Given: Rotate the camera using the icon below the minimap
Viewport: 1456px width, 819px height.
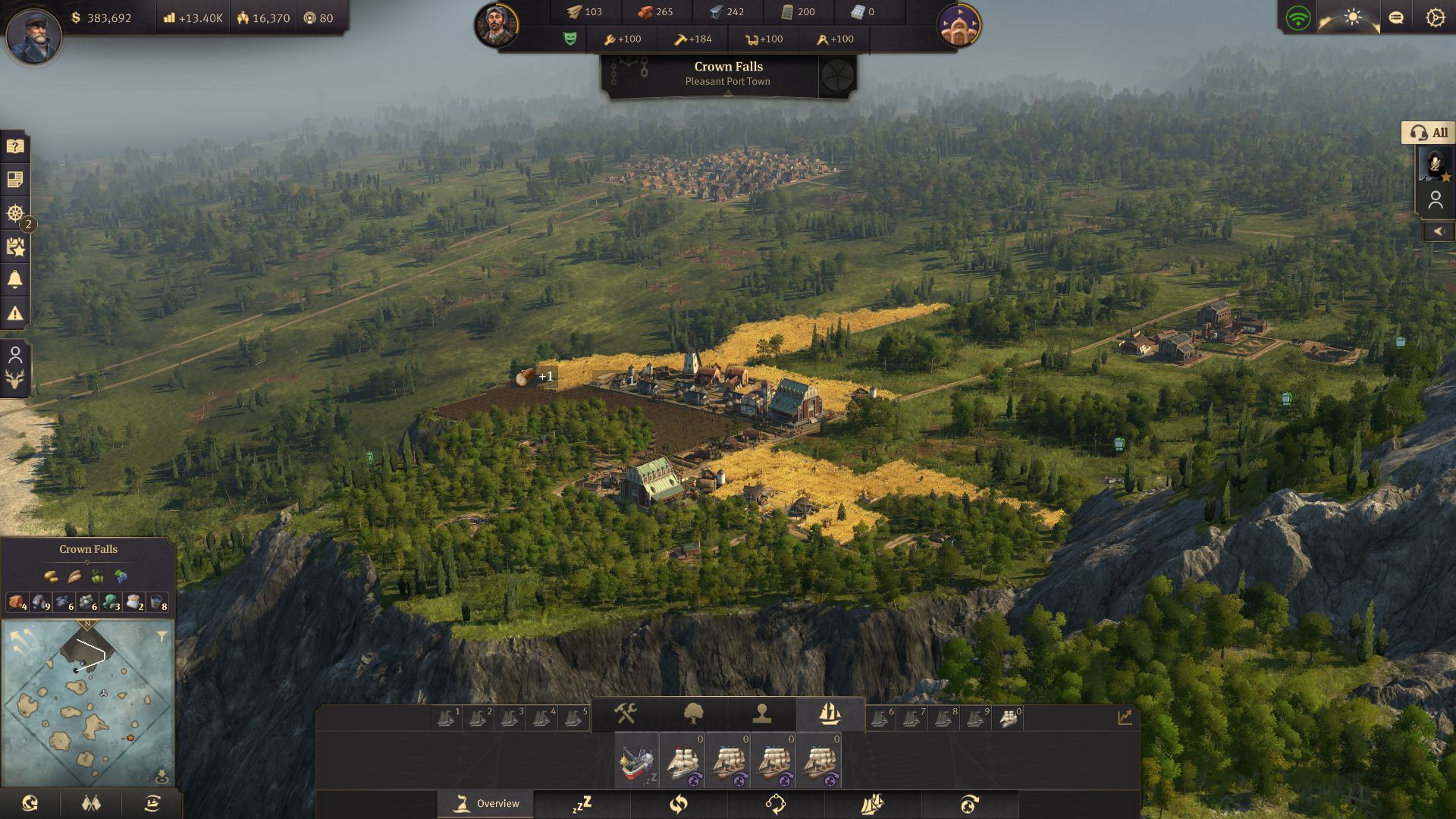Looking at the screenshot, I should 31,803.
